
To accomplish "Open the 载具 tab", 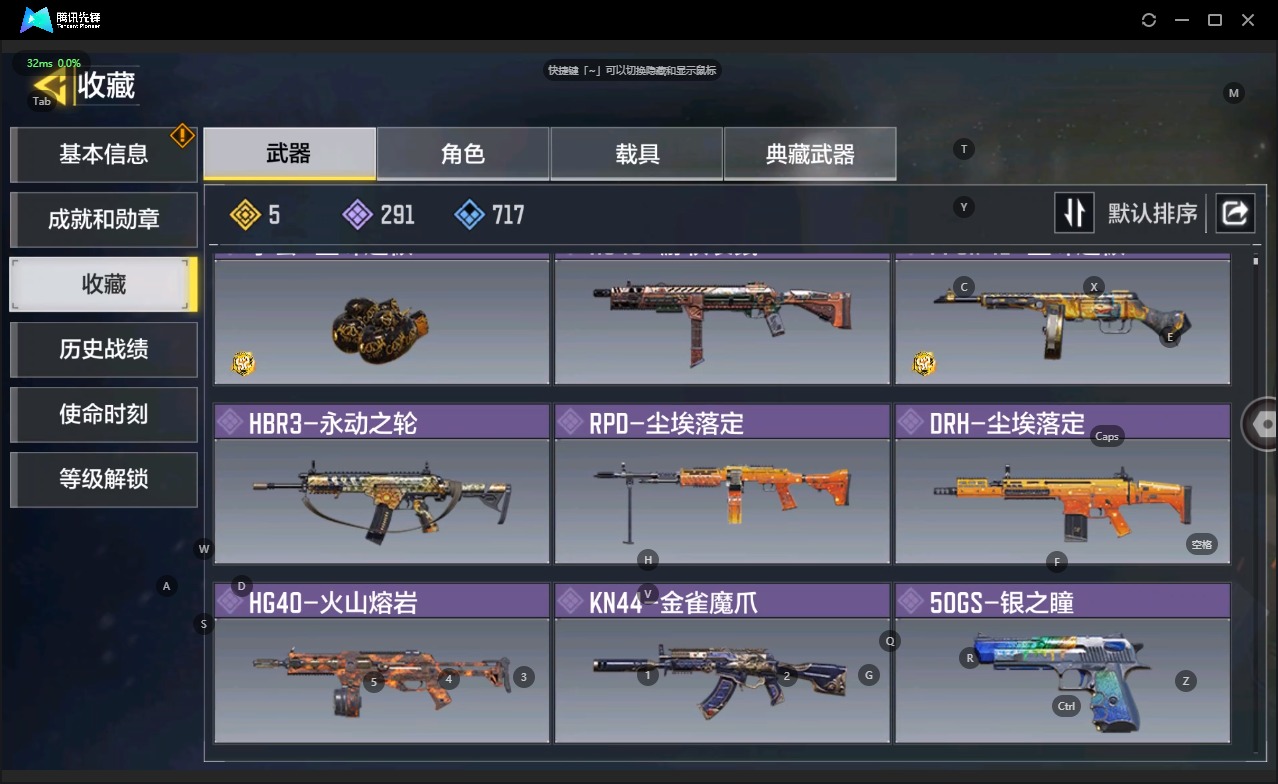I will (x=637, y=154).
